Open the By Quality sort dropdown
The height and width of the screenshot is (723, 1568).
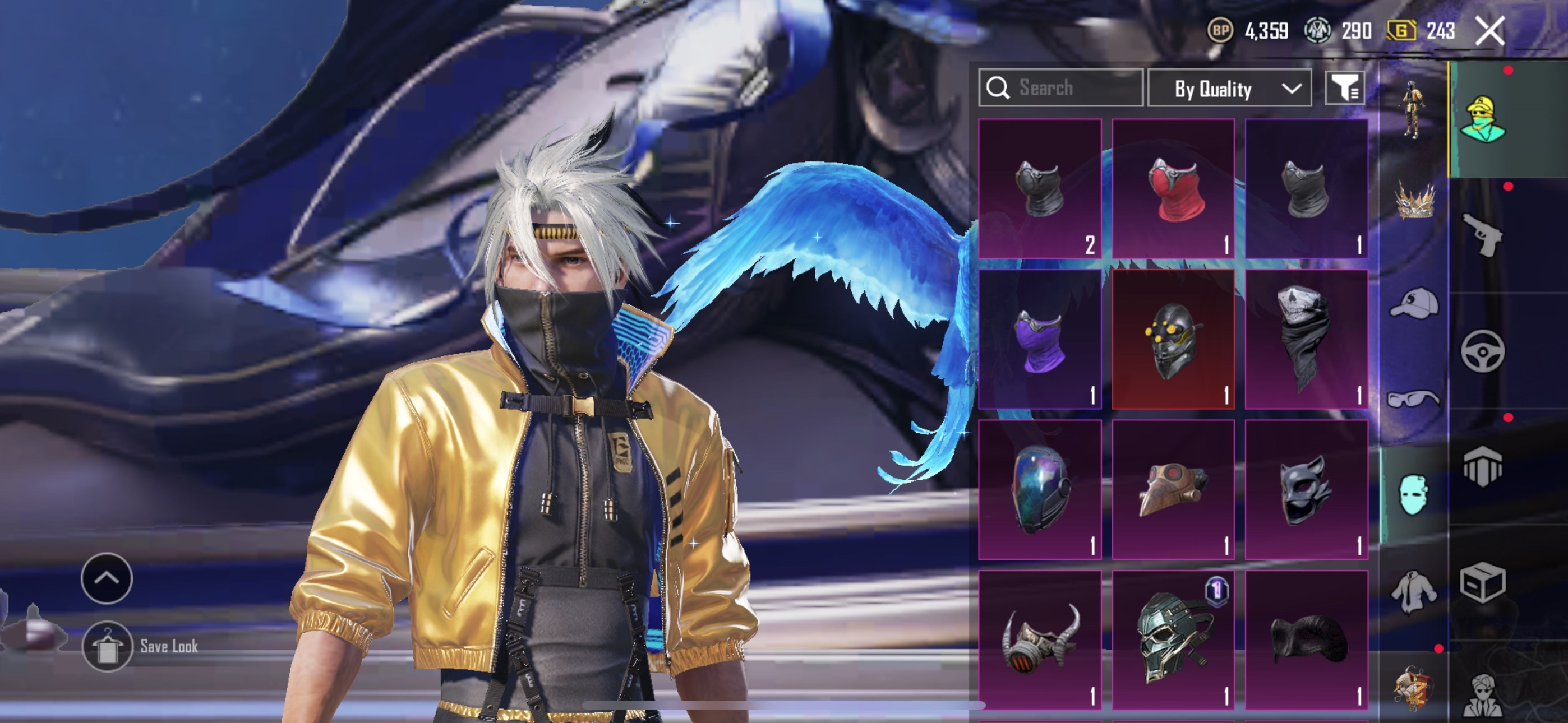click(x=1229, y=89)
